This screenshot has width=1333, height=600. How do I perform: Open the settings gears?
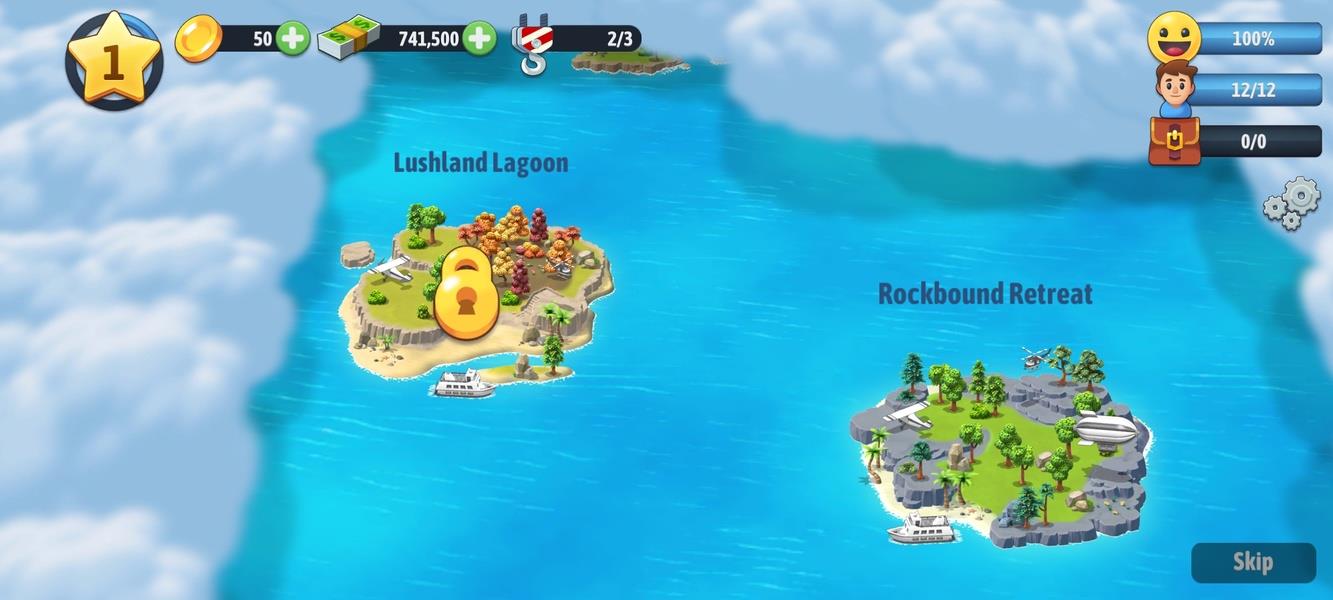coord(1292,204)
